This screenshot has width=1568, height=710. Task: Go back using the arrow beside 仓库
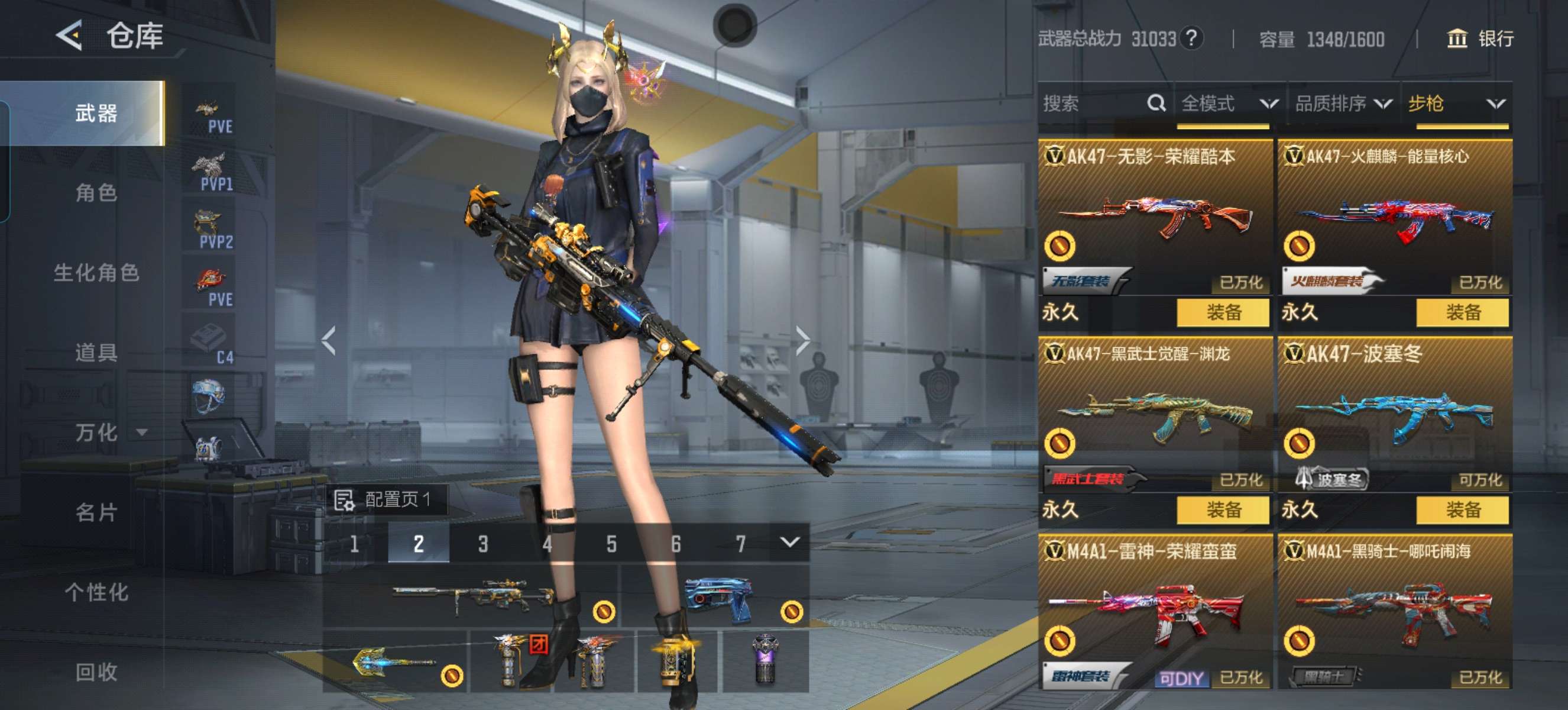coord(69,35)
